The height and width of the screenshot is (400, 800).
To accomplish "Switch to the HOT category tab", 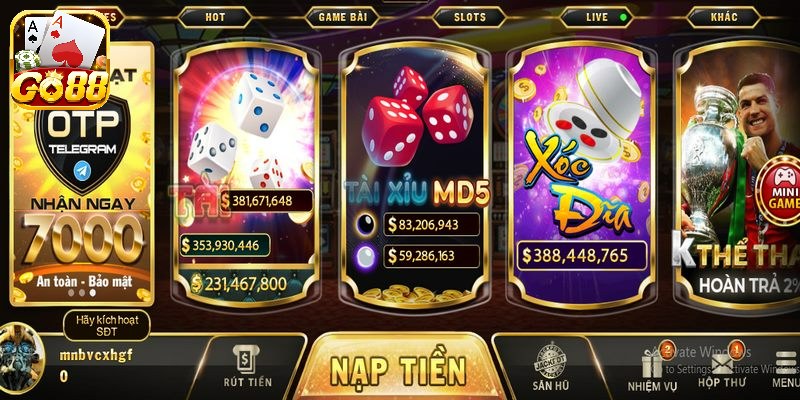I will point(215,17).
